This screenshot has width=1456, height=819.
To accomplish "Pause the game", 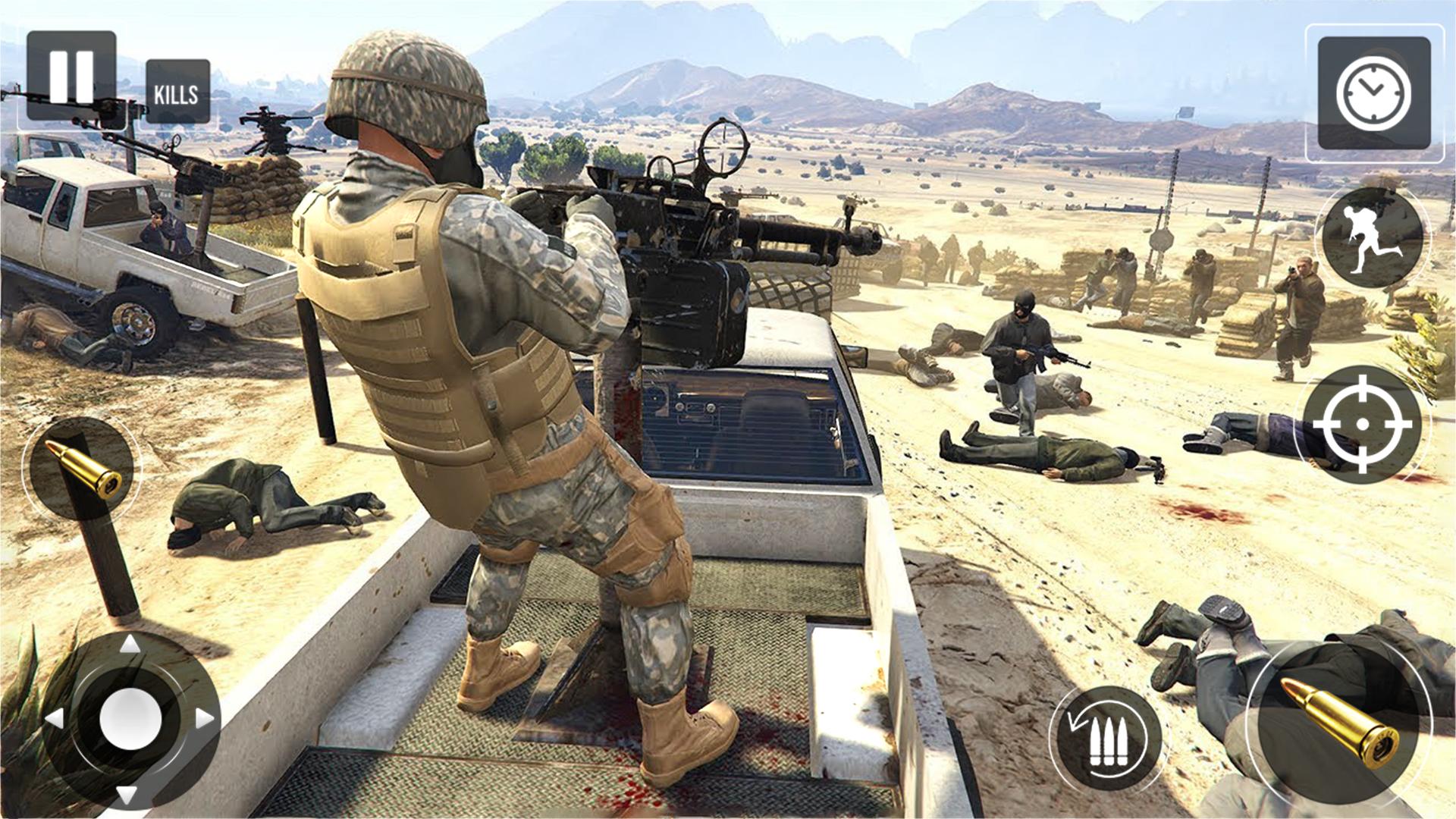I will click(71, 77).
